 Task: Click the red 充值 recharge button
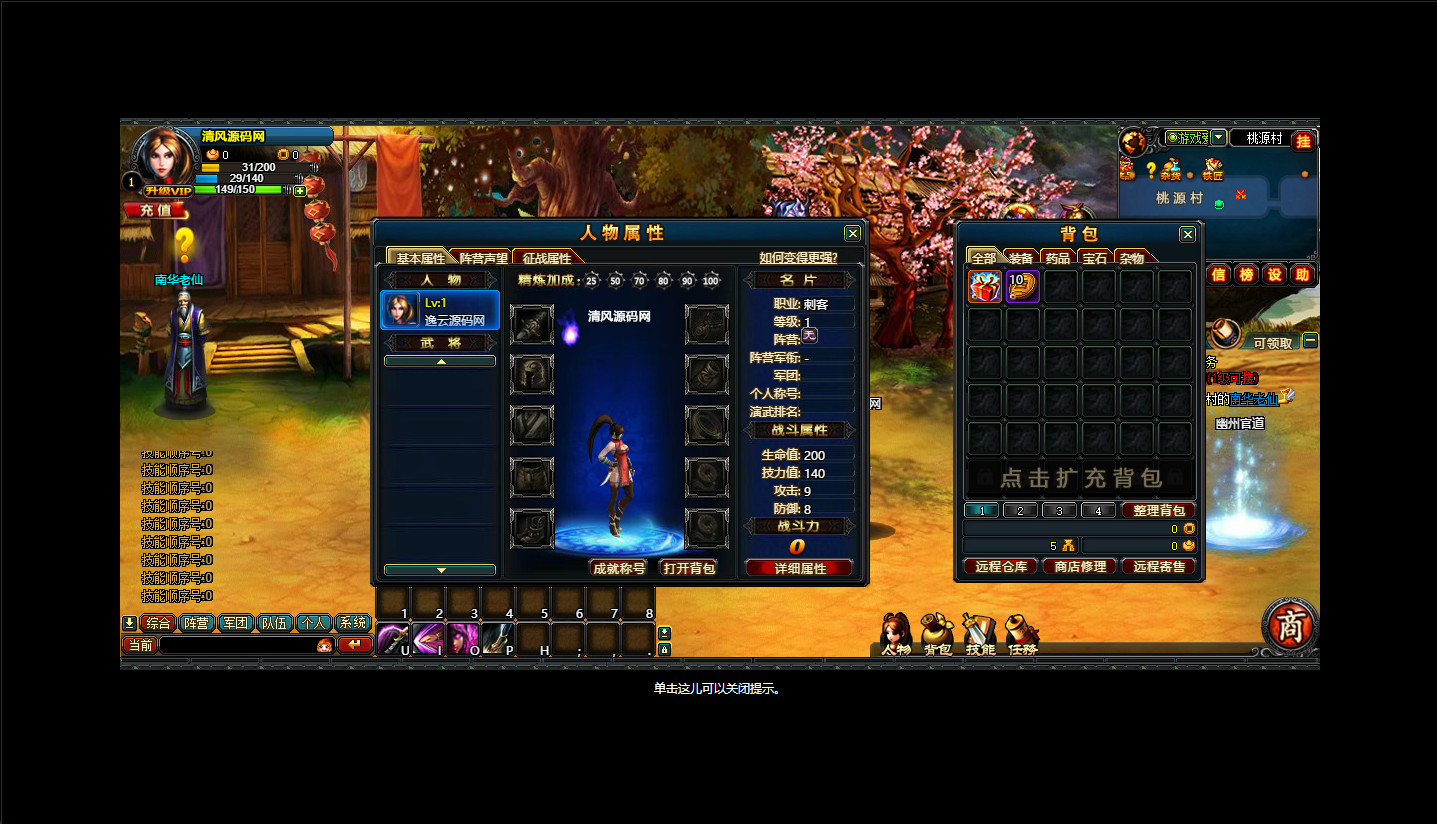click(x=155, y=210)
